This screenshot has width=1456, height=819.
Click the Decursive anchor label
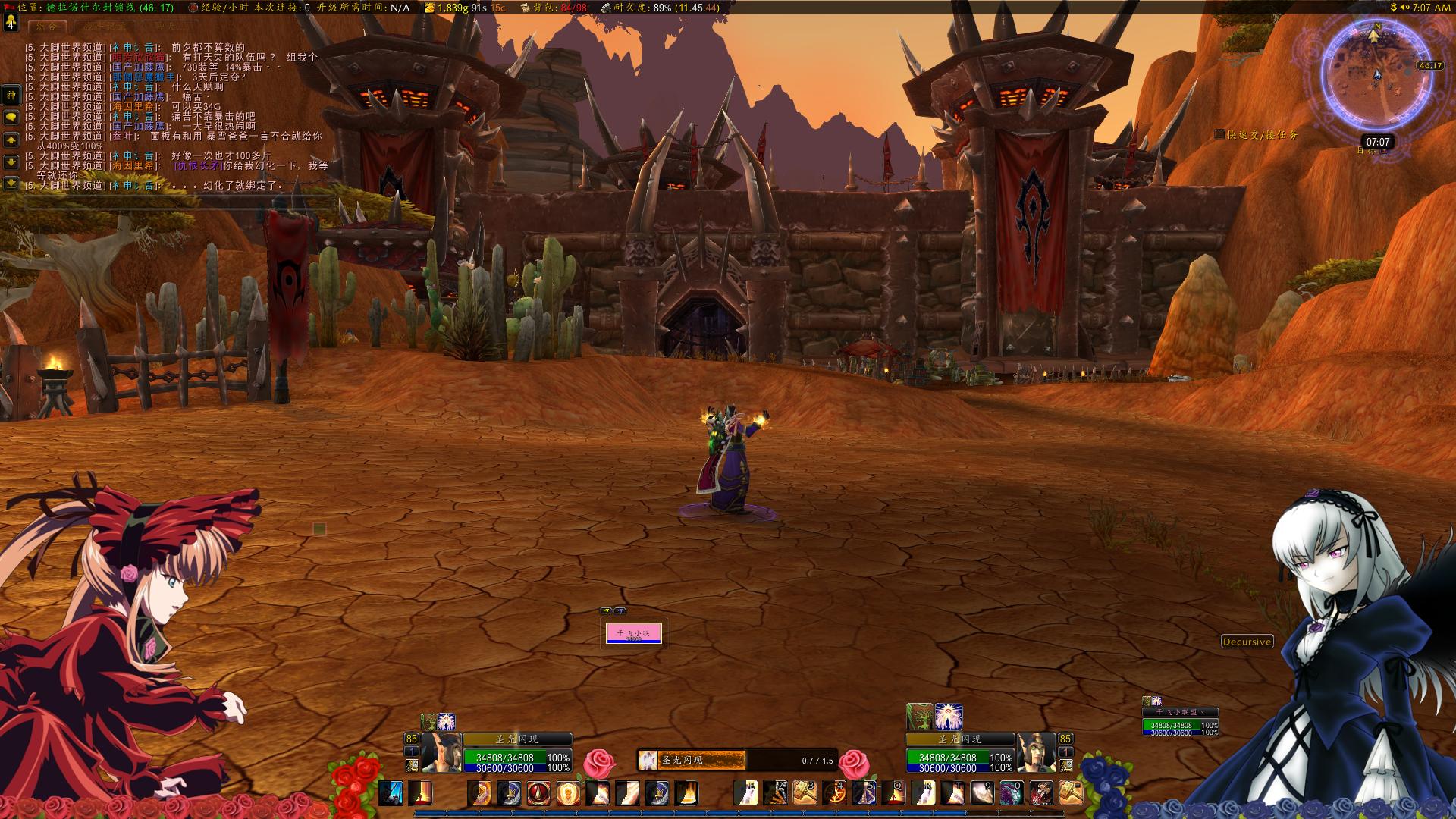1247,642
